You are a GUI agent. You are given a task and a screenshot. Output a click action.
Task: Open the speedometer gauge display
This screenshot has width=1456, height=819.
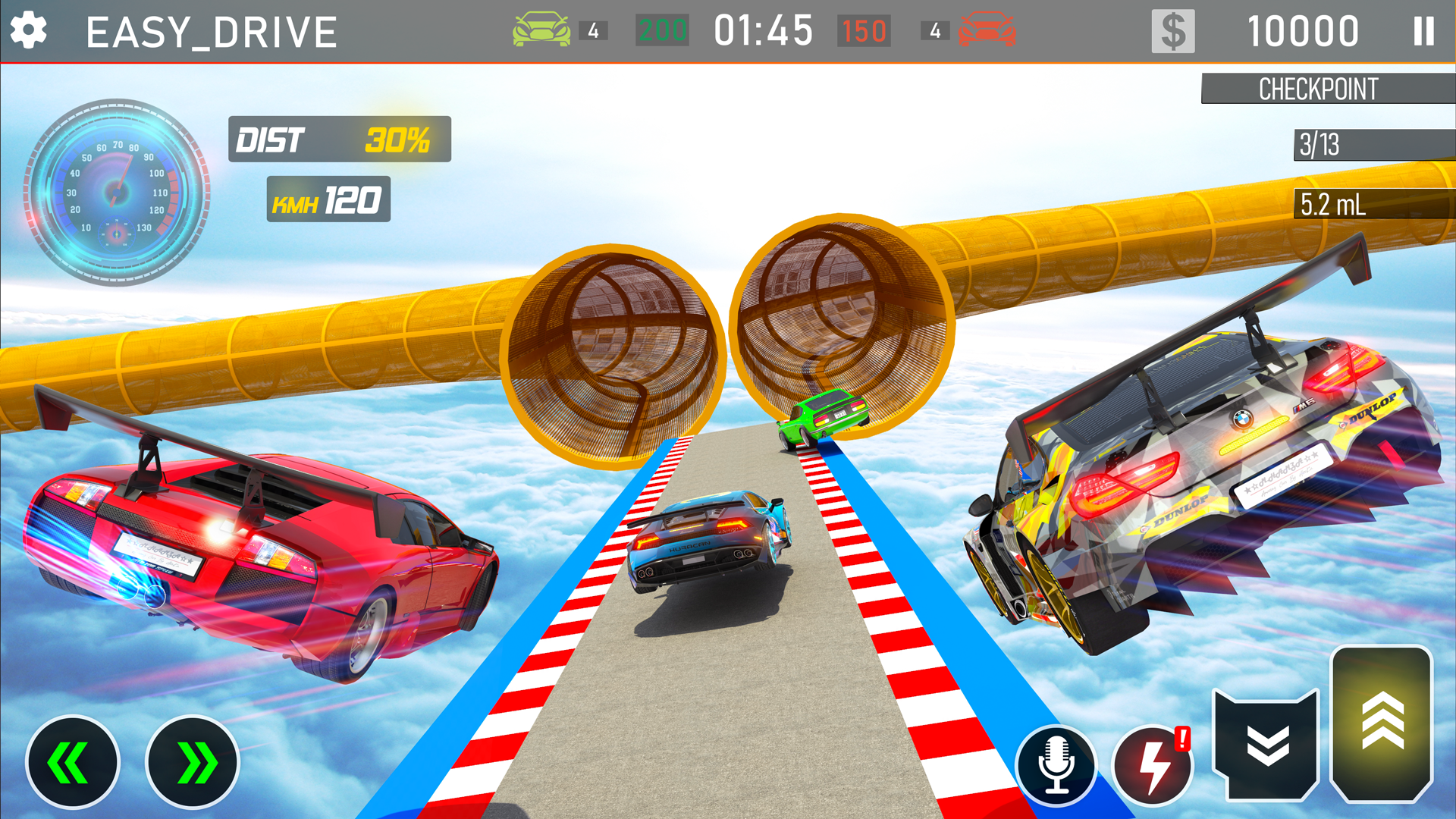(x=115, y=192)
